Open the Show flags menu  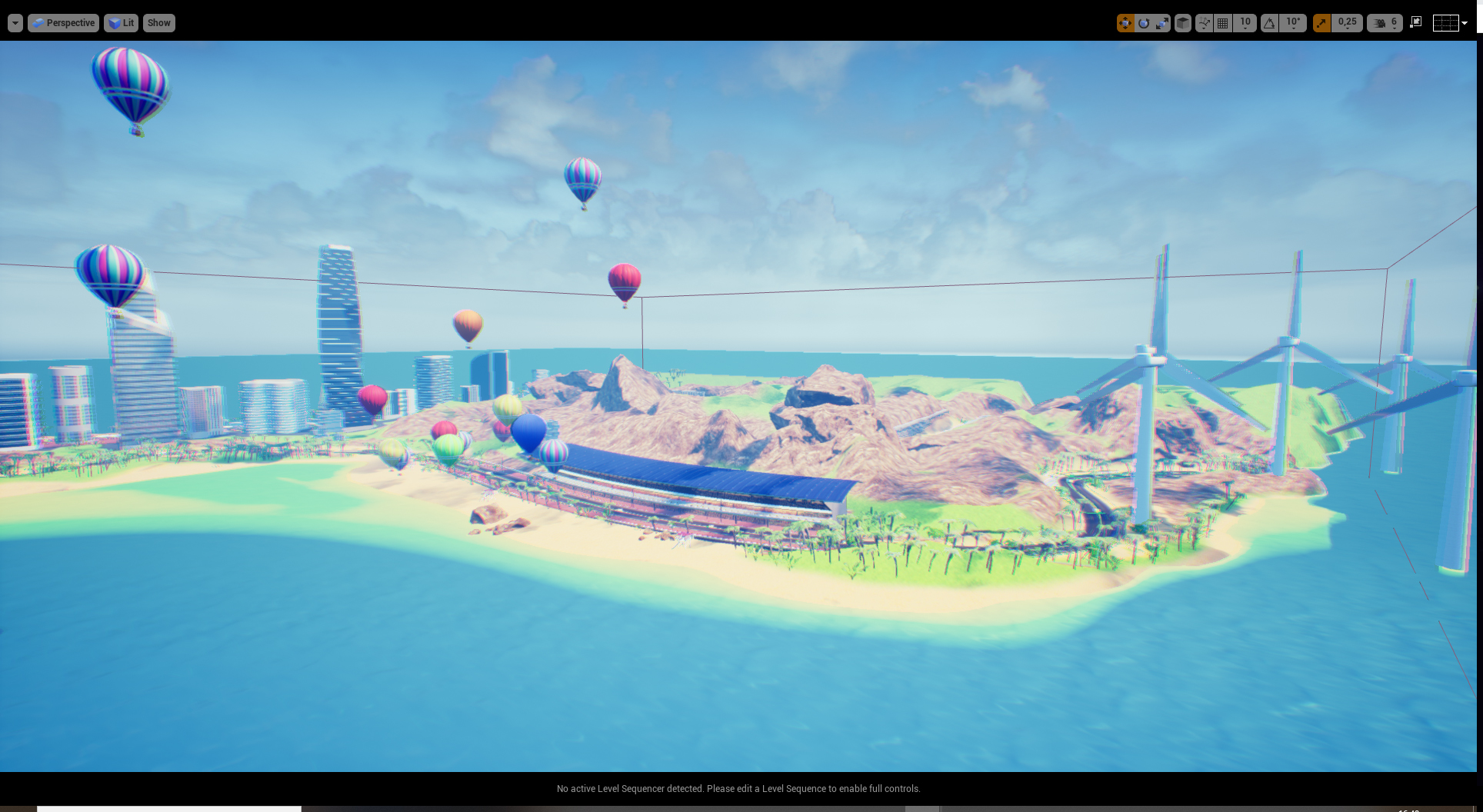(159, 23)
